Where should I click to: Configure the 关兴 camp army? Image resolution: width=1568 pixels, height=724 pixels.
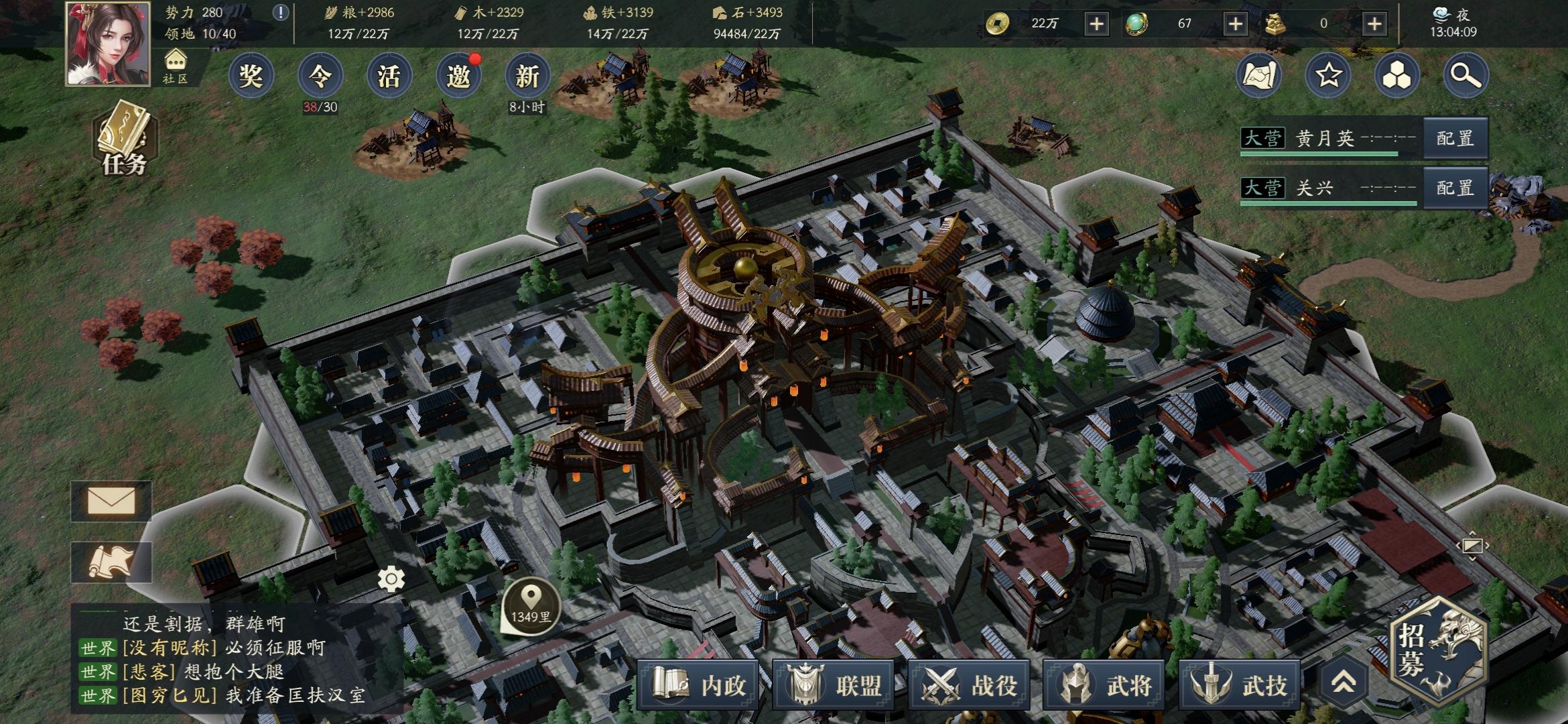[x=1455, y=188]
